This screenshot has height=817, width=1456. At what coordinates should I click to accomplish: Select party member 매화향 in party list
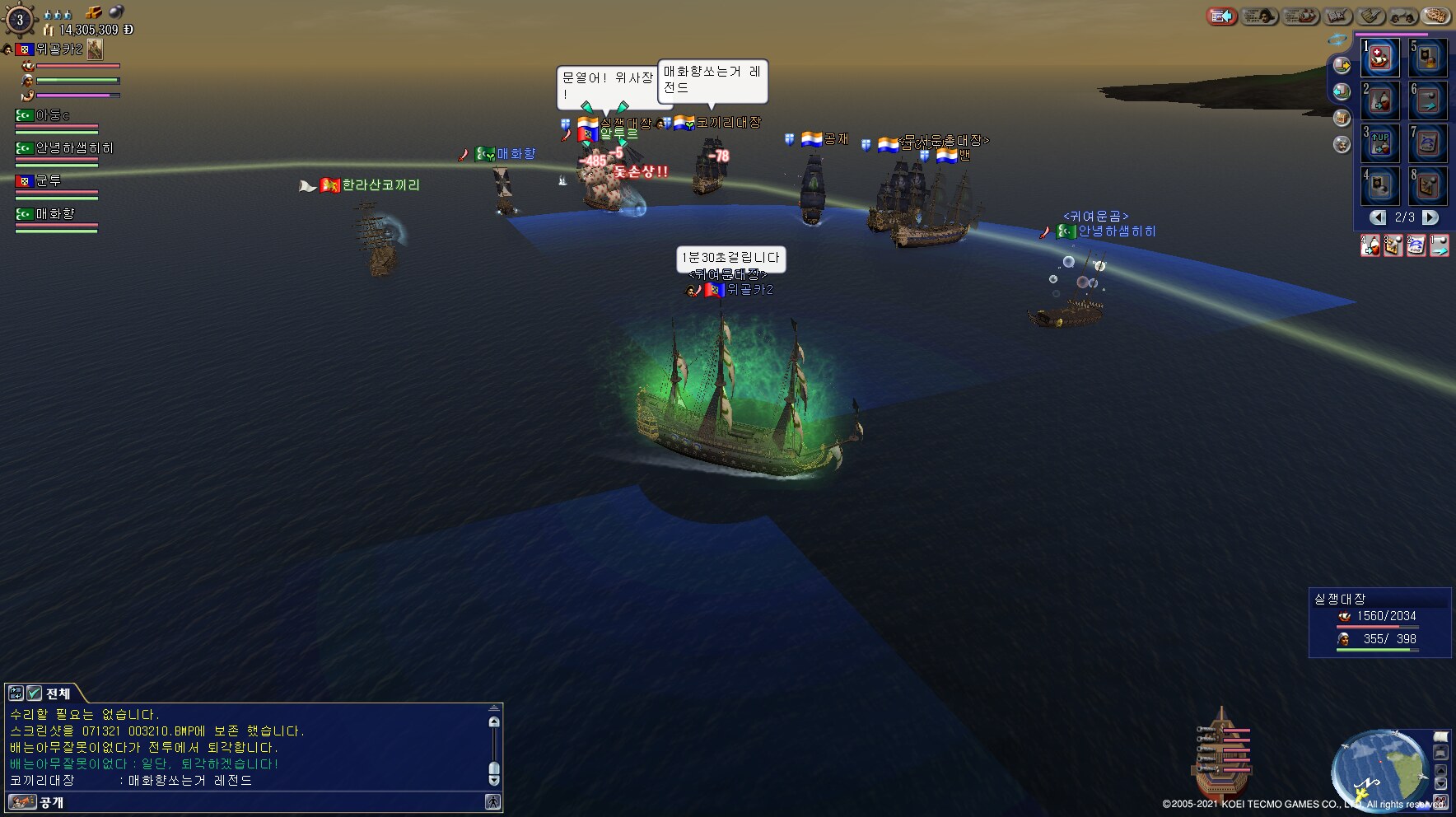coord(55,214)
